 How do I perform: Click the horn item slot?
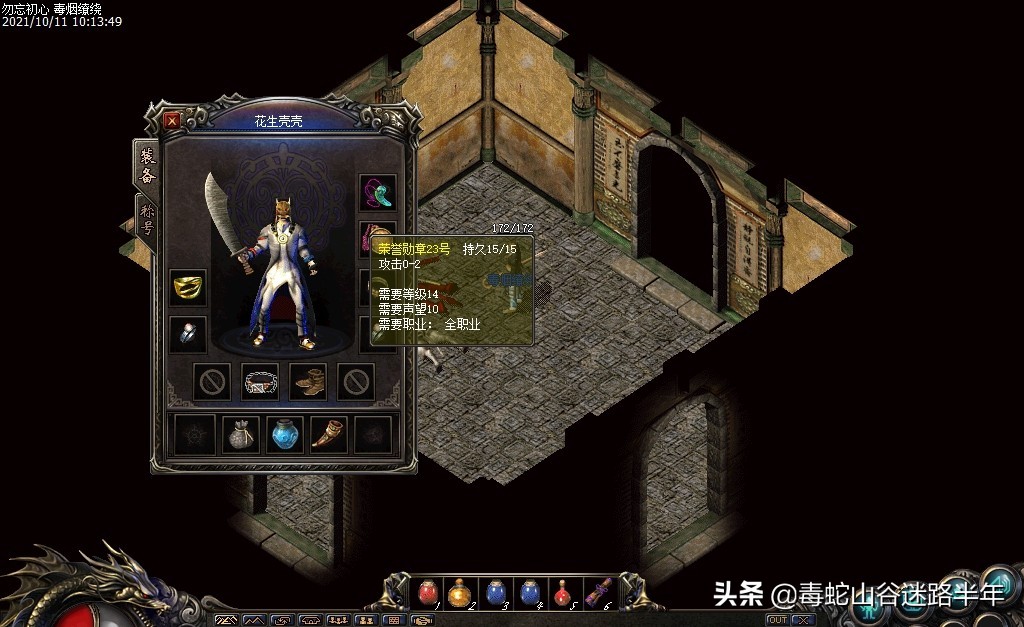click(329, 434)
